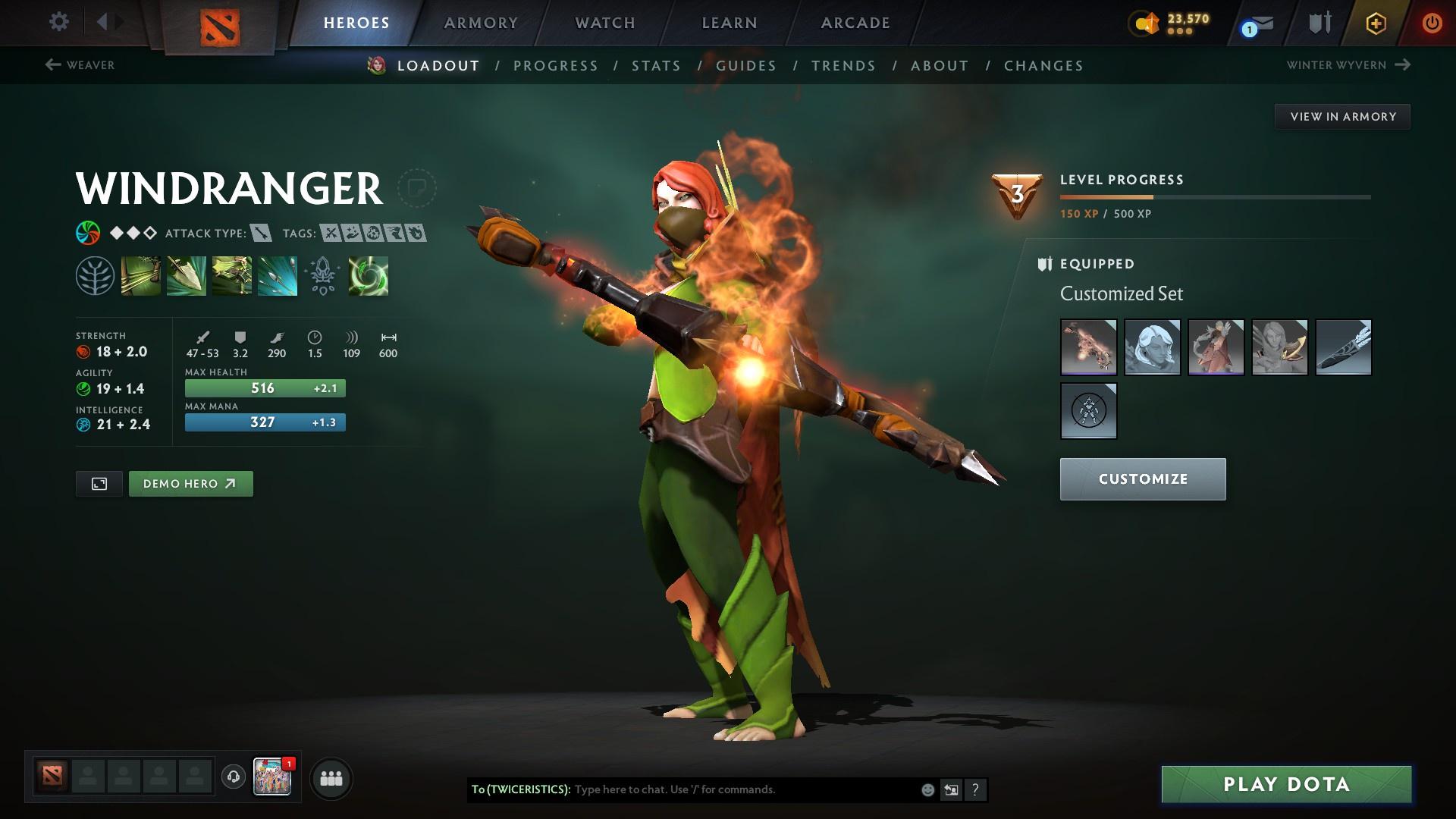Click the find-a-party people icon
Image resolution: width=1456 pixels, height=819 pixels.
pos(331,778)
